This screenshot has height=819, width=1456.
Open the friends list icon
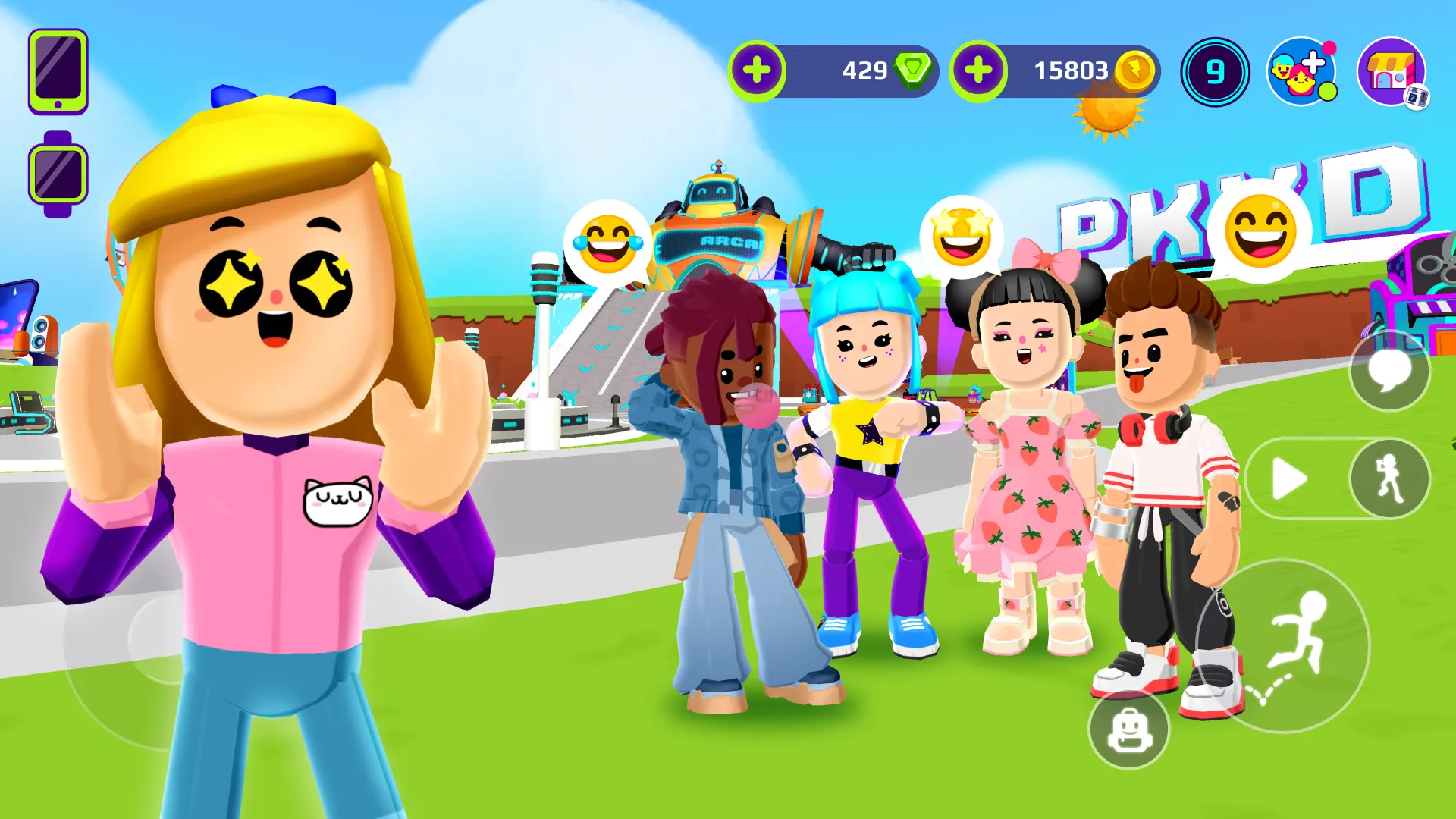1301,72
